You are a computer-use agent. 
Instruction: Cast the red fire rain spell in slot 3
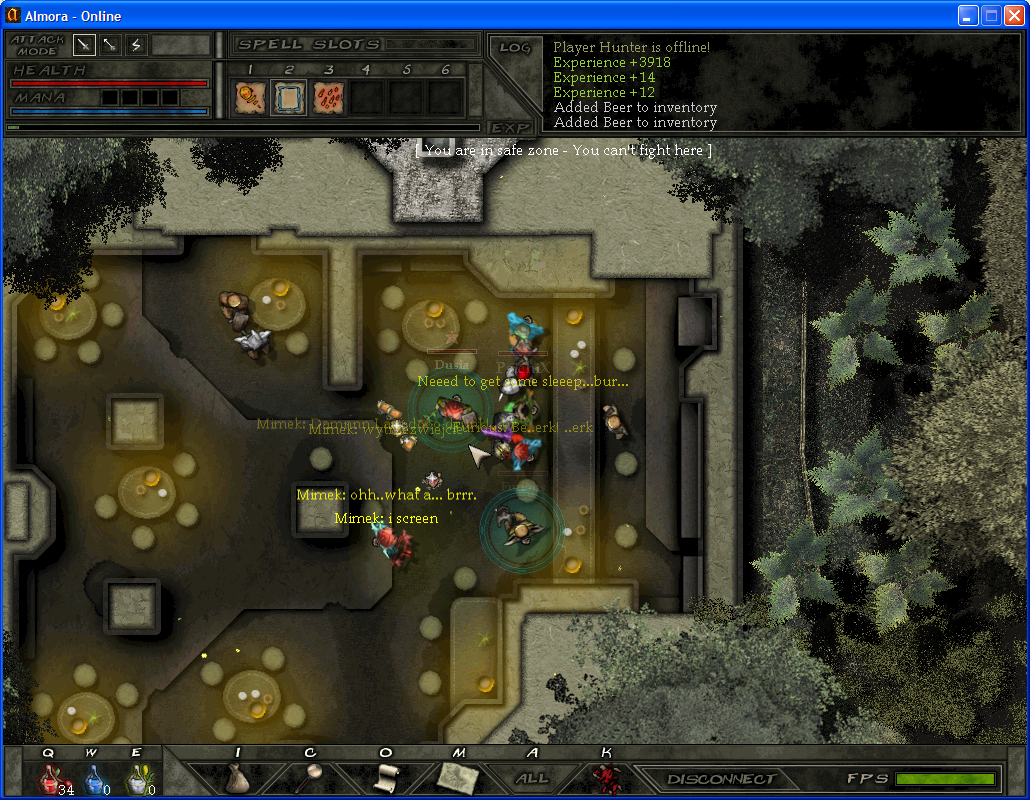click(329, 97)
